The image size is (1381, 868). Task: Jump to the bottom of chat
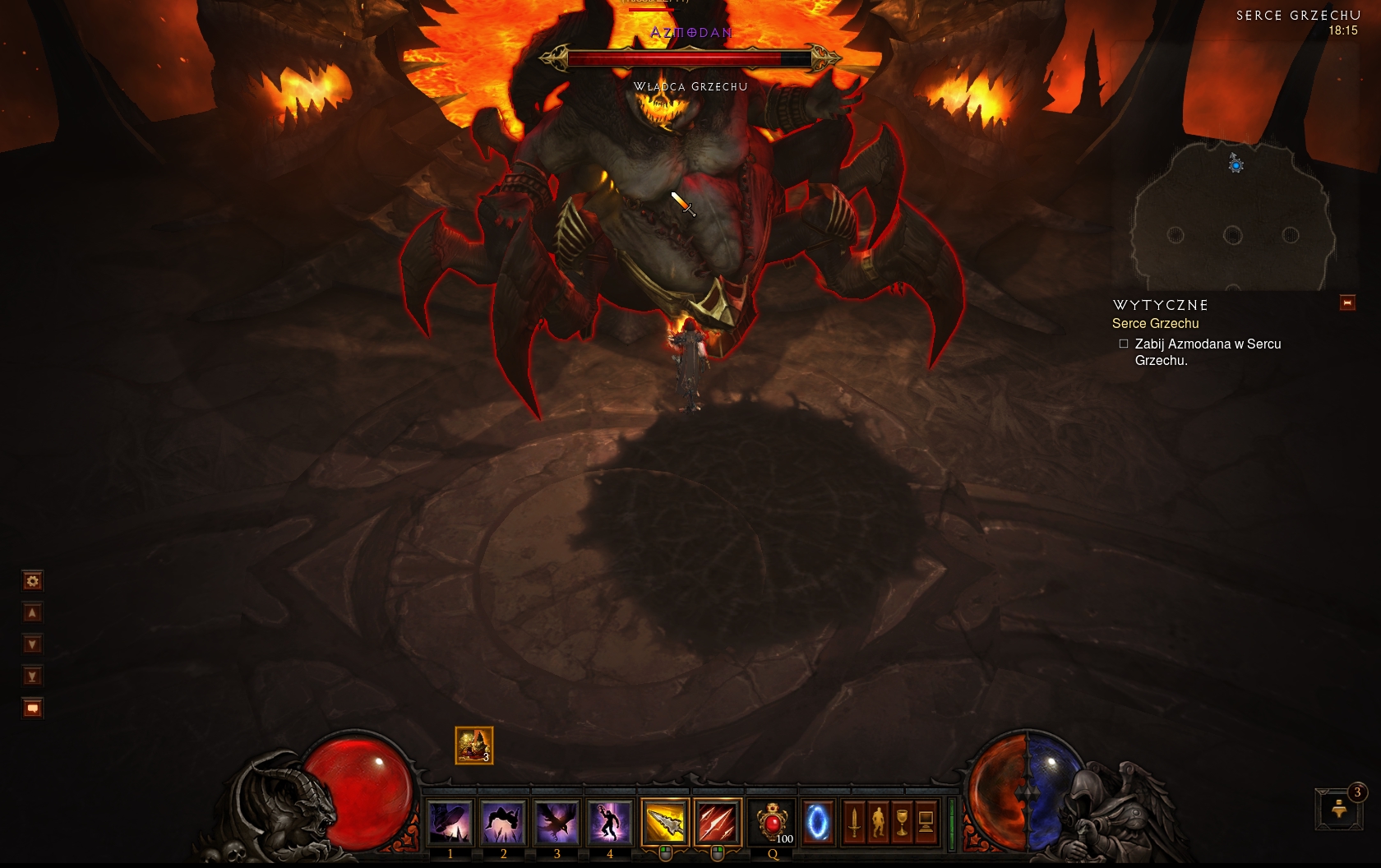click(32, 676)
